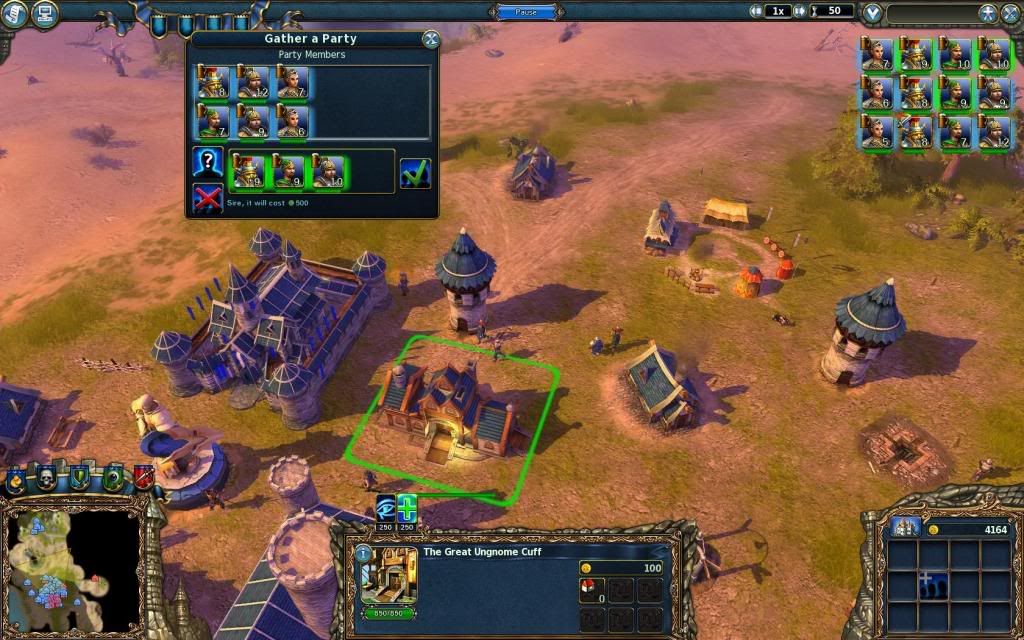Increase the game speed
Viewport: 1024px width, 640px height.
pyautogui.click(x=800, y=11)
